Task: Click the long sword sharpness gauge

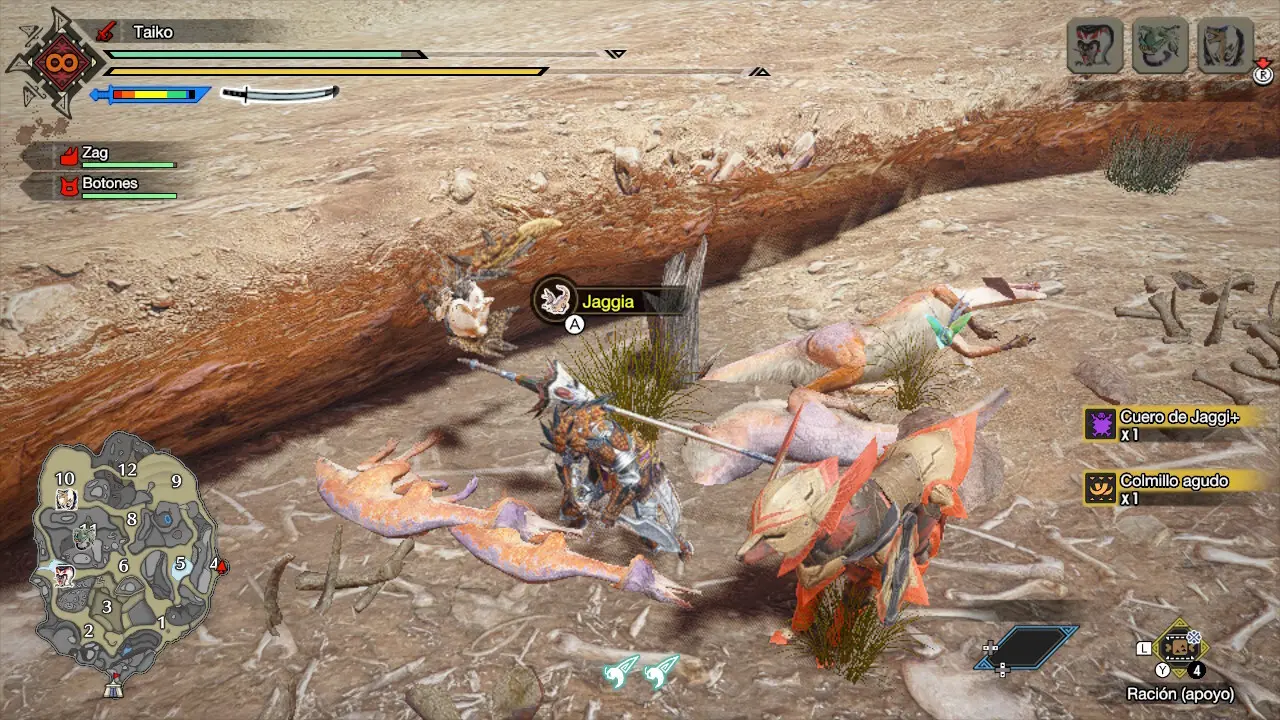Action: tap(279, 94)
